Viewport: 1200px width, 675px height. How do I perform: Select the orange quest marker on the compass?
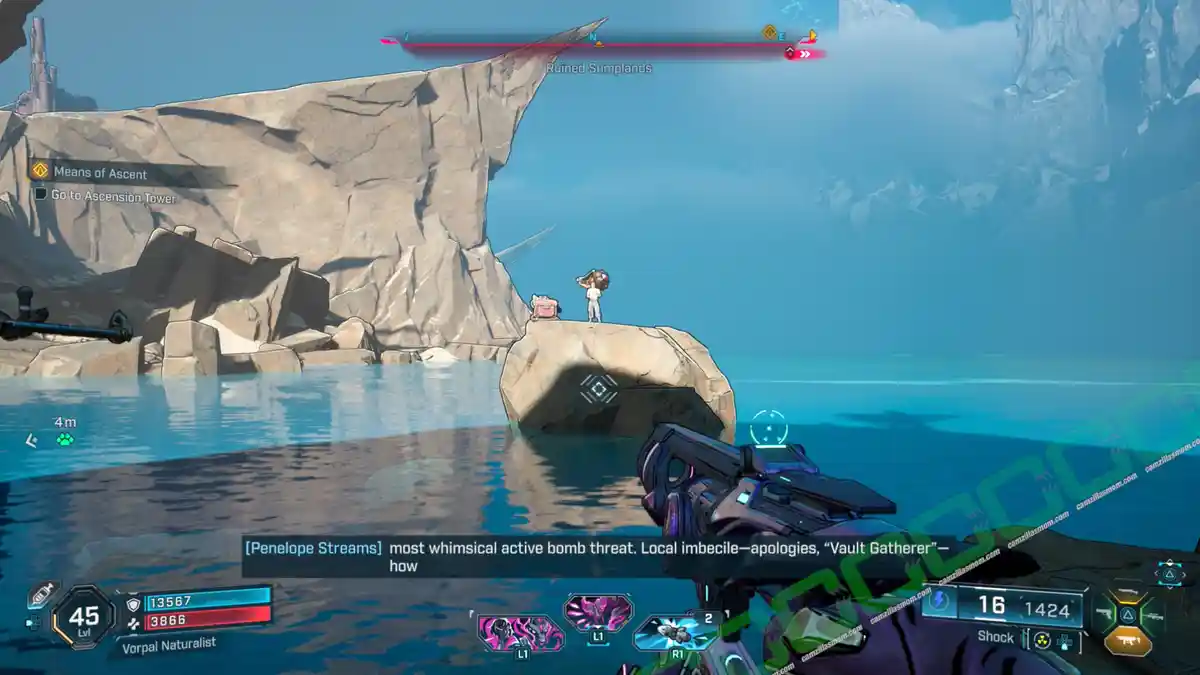[769, 32]
